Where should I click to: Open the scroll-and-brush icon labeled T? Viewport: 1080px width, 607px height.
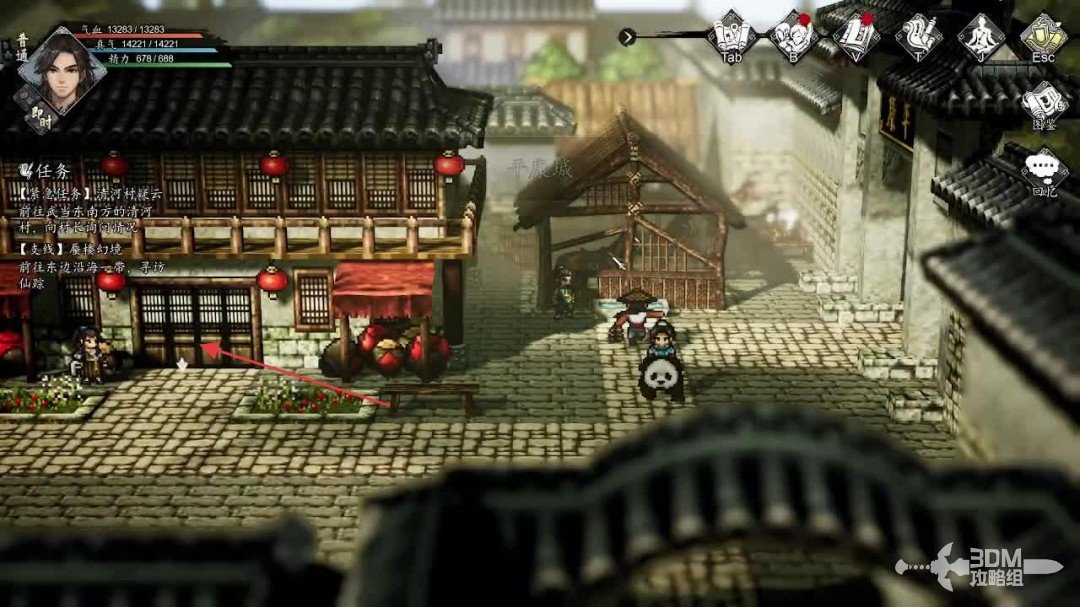pos(918,36)
